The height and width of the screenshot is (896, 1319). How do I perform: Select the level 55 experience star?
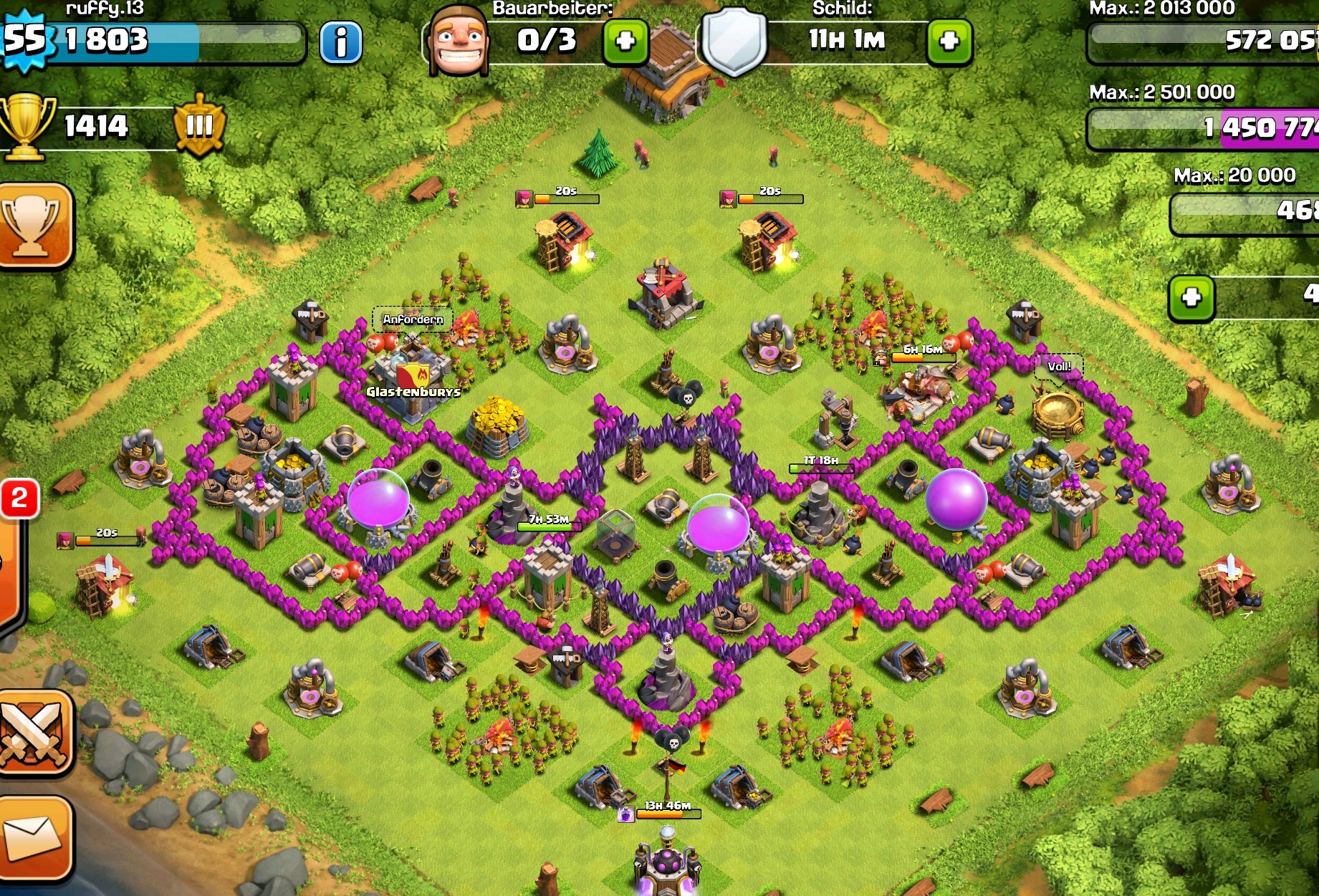[x=24, y=39]
